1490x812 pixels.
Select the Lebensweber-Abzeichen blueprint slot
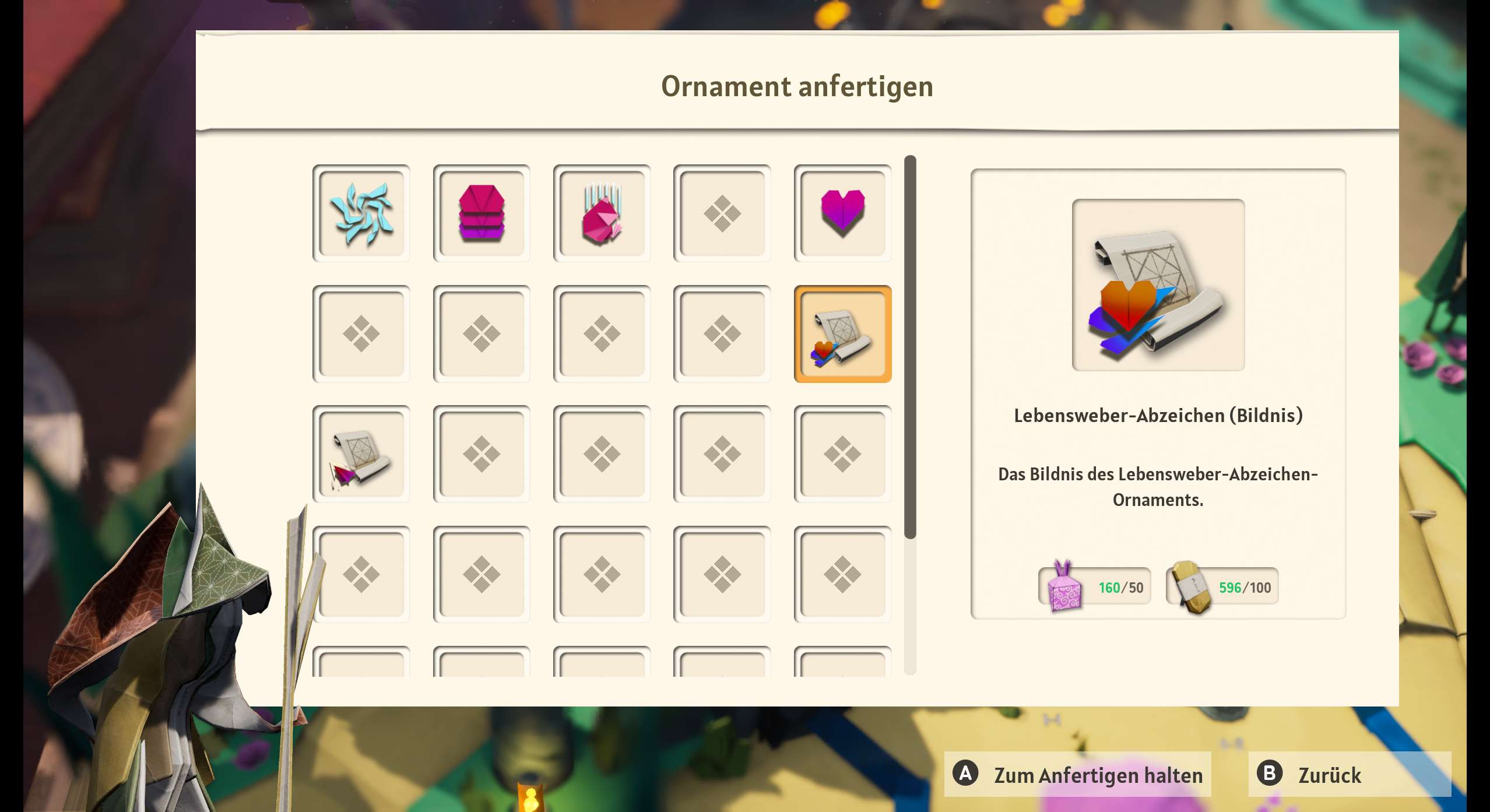pyautogui.click(x=842, y=334)
